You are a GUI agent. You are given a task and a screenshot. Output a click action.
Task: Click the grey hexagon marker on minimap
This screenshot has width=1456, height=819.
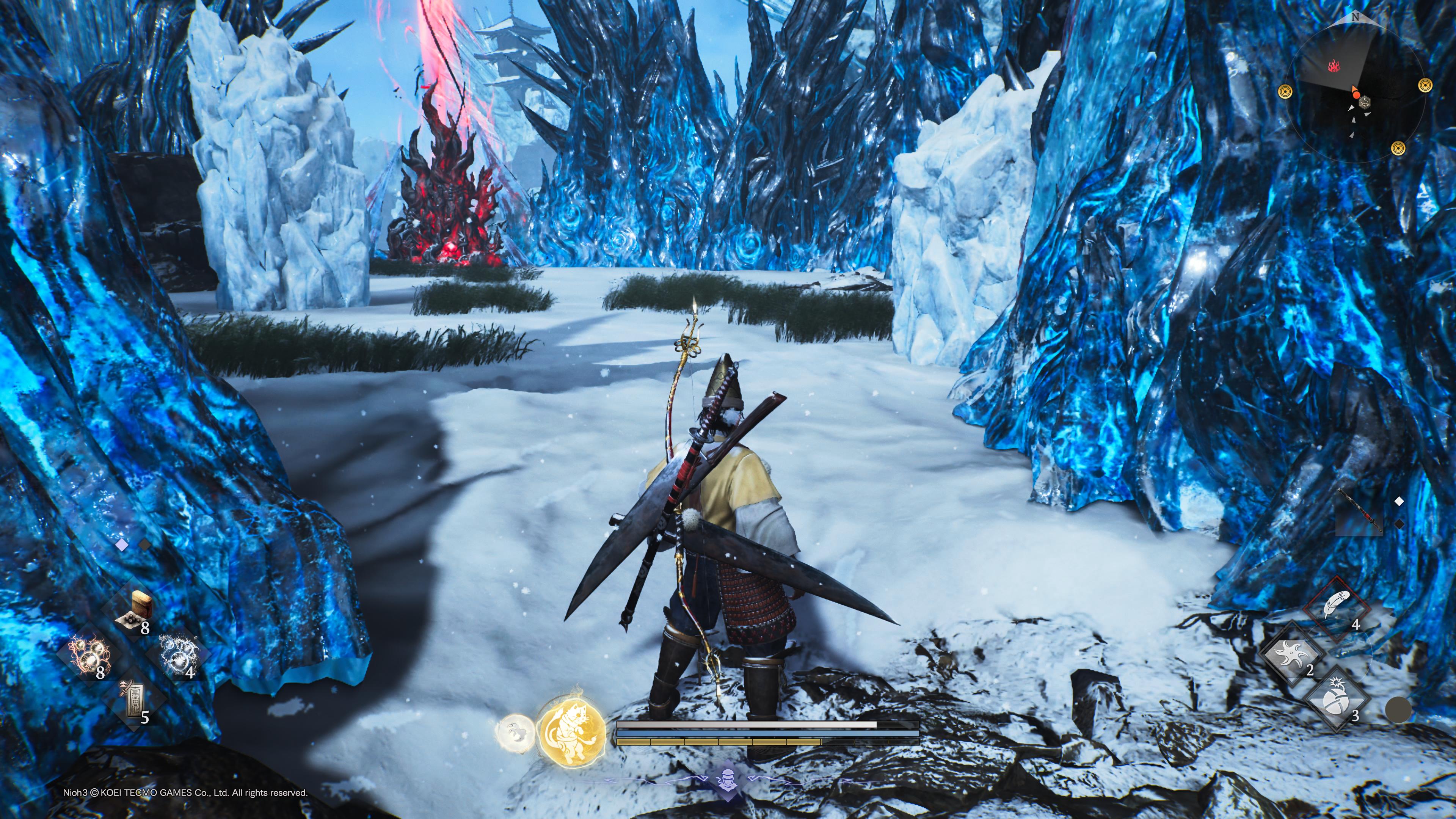[1365, 101]
